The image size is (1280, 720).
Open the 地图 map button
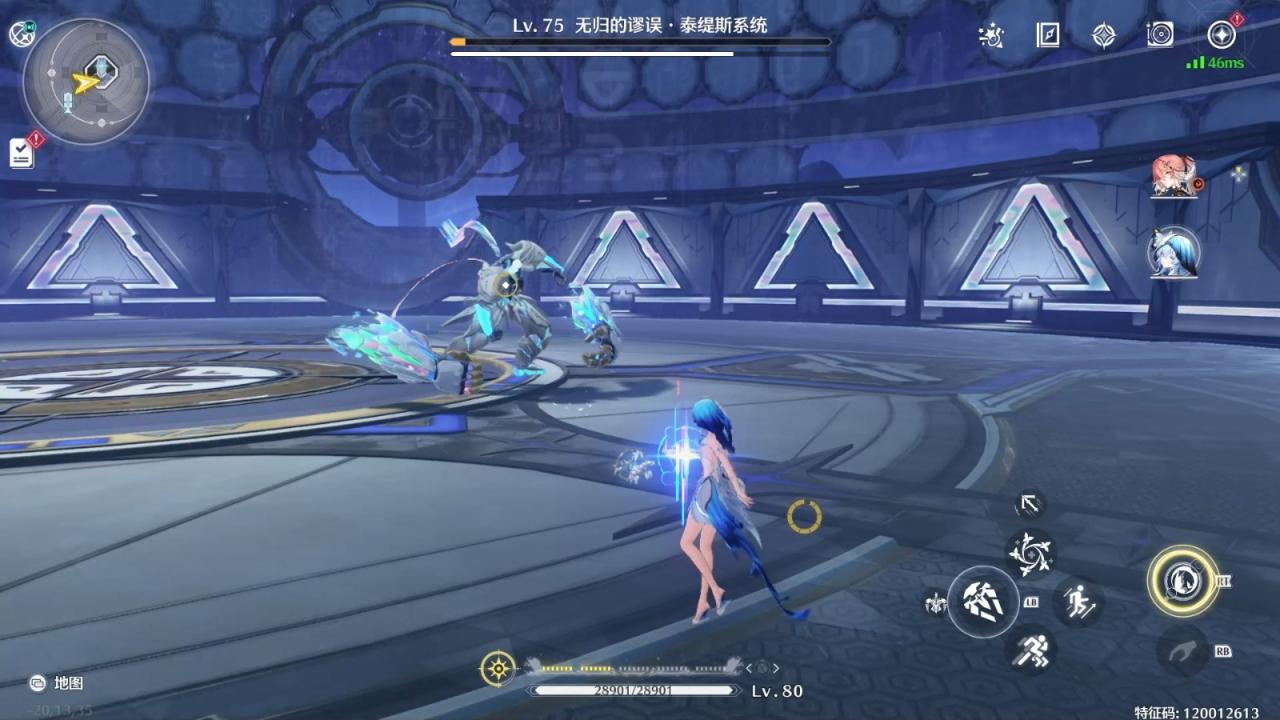(56, 683)
